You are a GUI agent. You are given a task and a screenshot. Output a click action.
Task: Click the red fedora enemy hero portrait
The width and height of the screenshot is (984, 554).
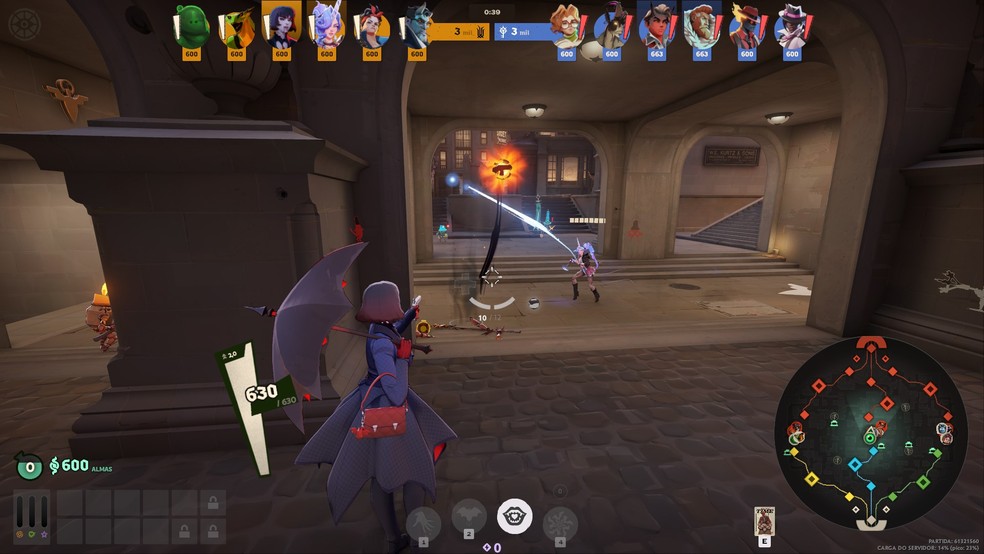(746, 25)
